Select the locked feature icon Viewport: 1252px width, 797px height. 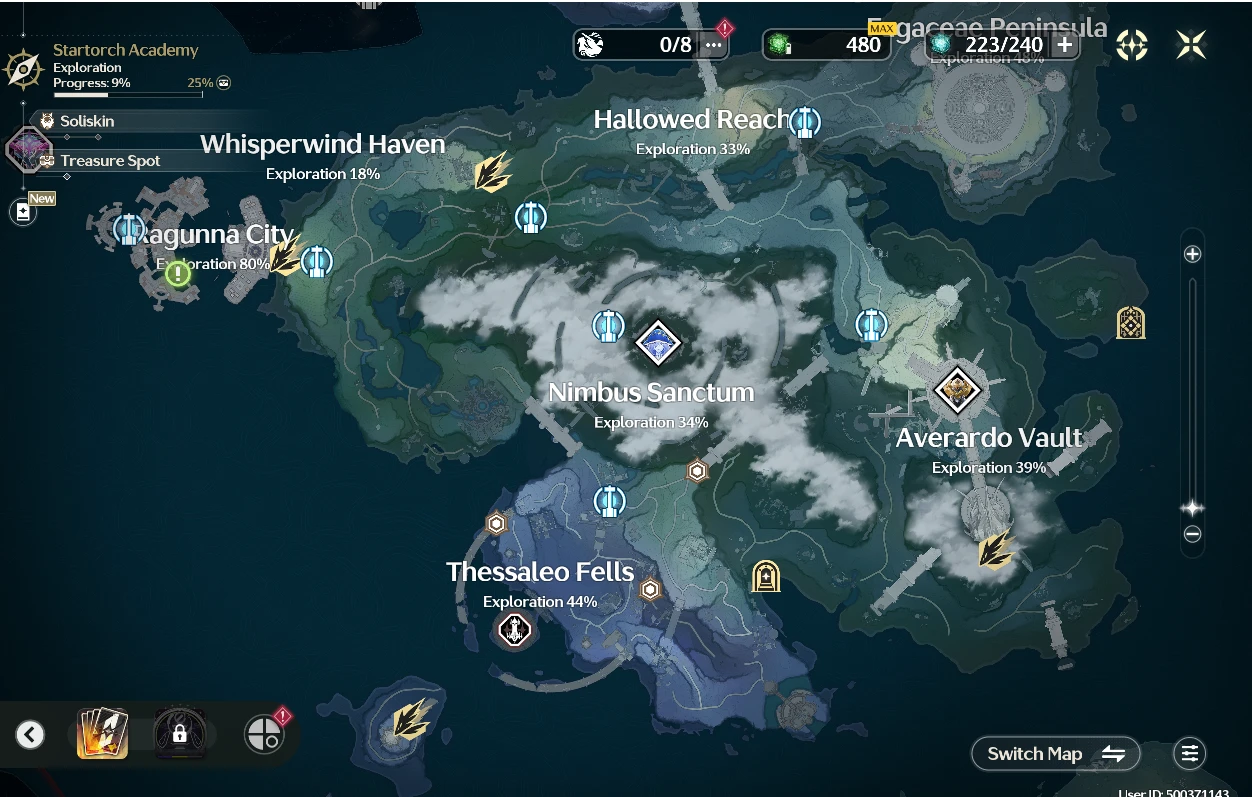(180, 735)
